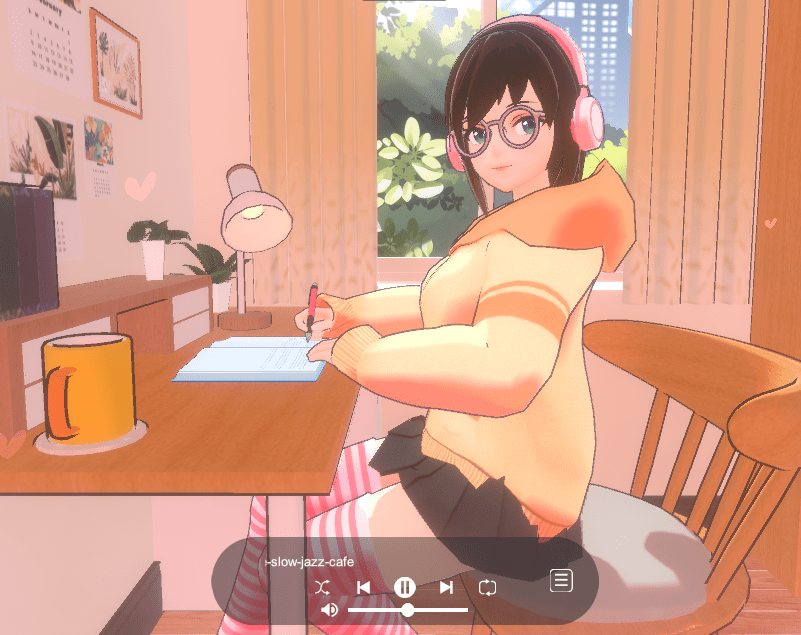Mute the speaker volume icon
The width and height of the screenshot is (801, 635).
pos(330,610)
